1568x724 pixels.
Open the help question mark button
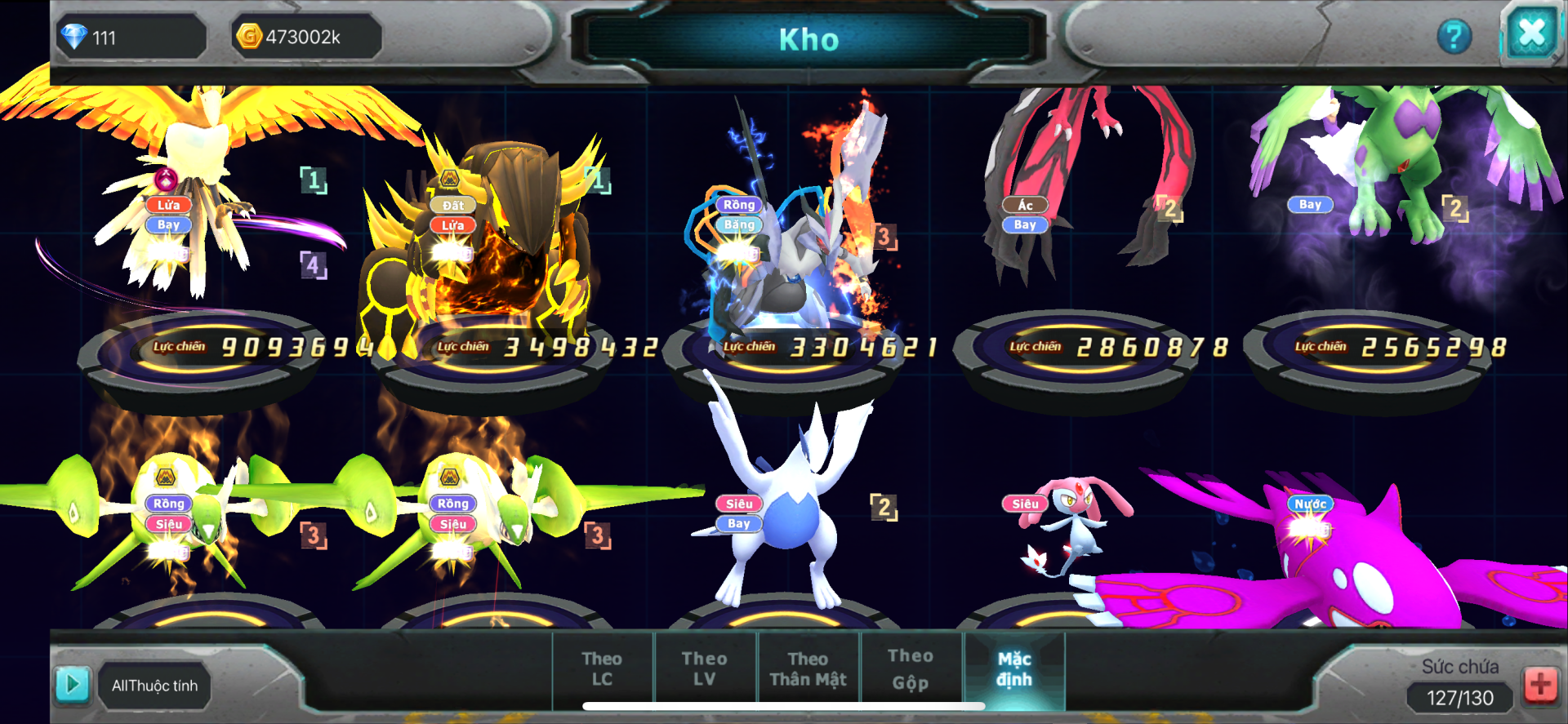1454,37
